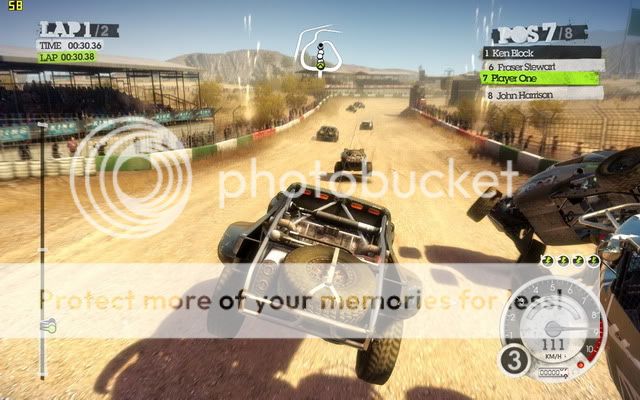Click the track layout minimap
Image resolution: width=640 pixels, height=400 pixels.
click(x=320, y=49)
